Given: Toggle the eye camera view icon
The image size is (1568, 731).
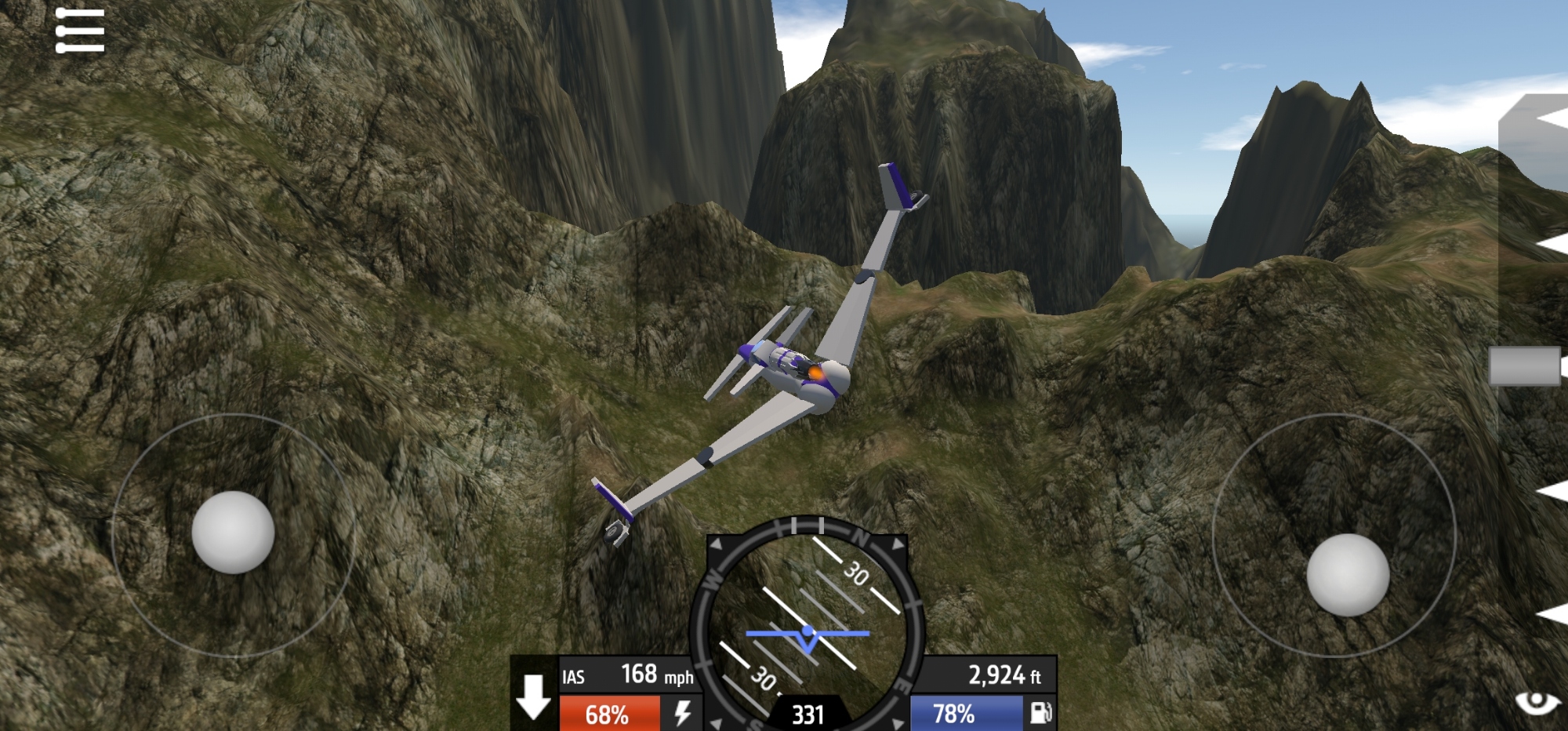Looking at the screenshot, I should click(1538, 702).
